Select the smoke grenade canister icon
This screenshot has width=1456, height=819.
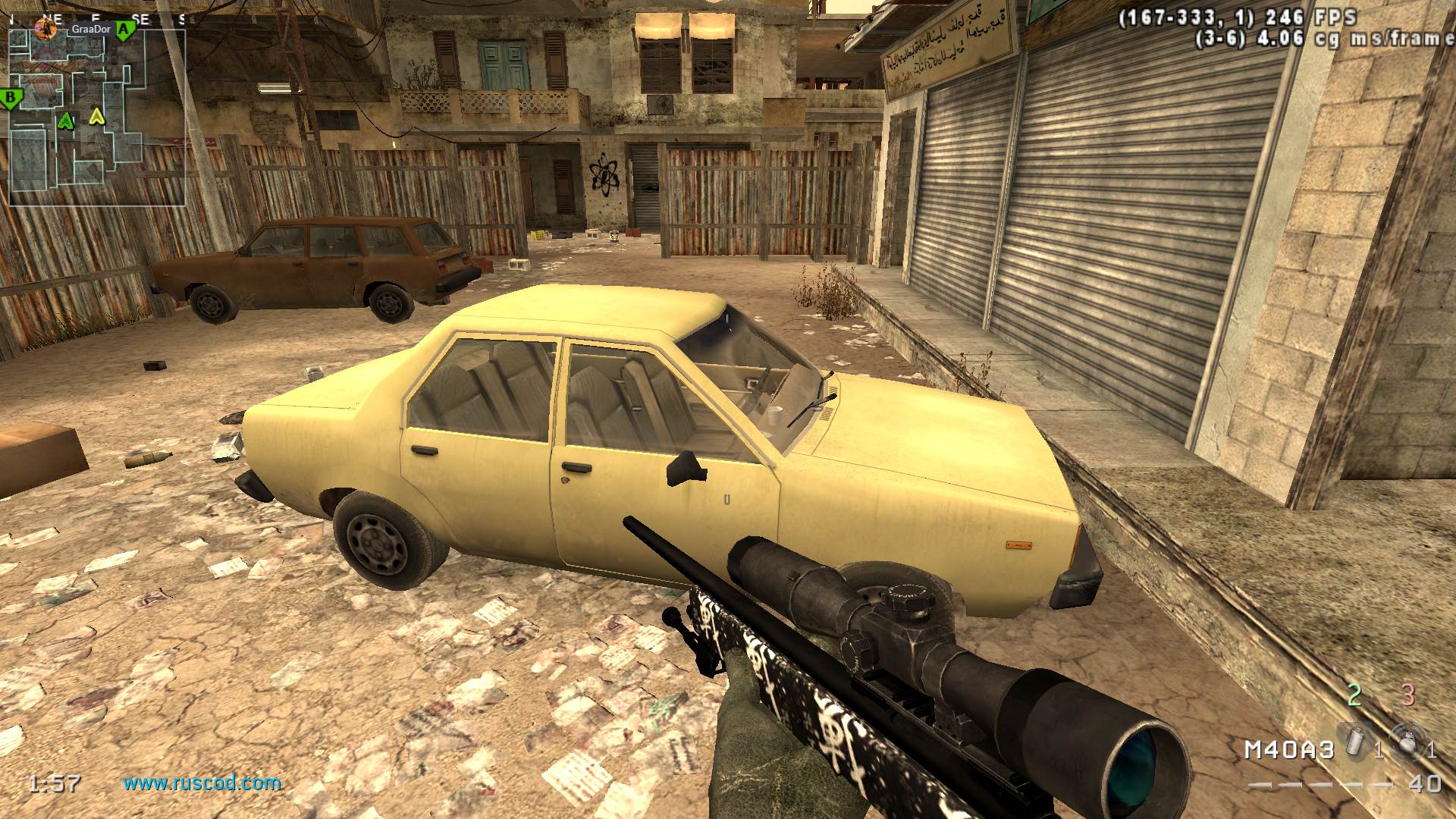point(1354,741)
